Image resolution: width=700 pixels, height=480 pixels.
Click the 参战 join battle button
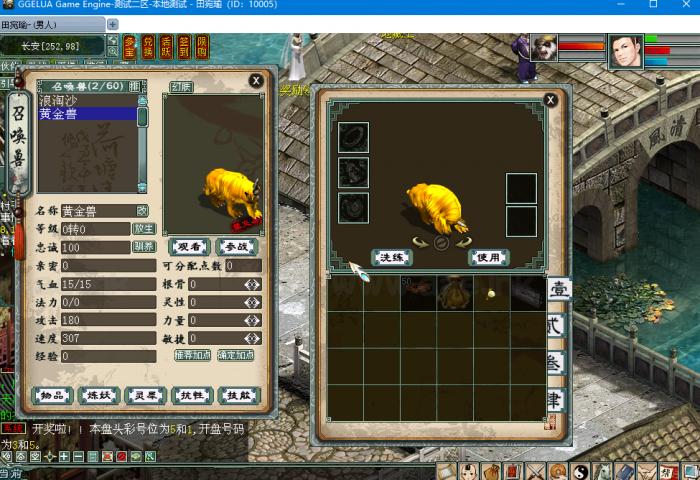point(237,246)
